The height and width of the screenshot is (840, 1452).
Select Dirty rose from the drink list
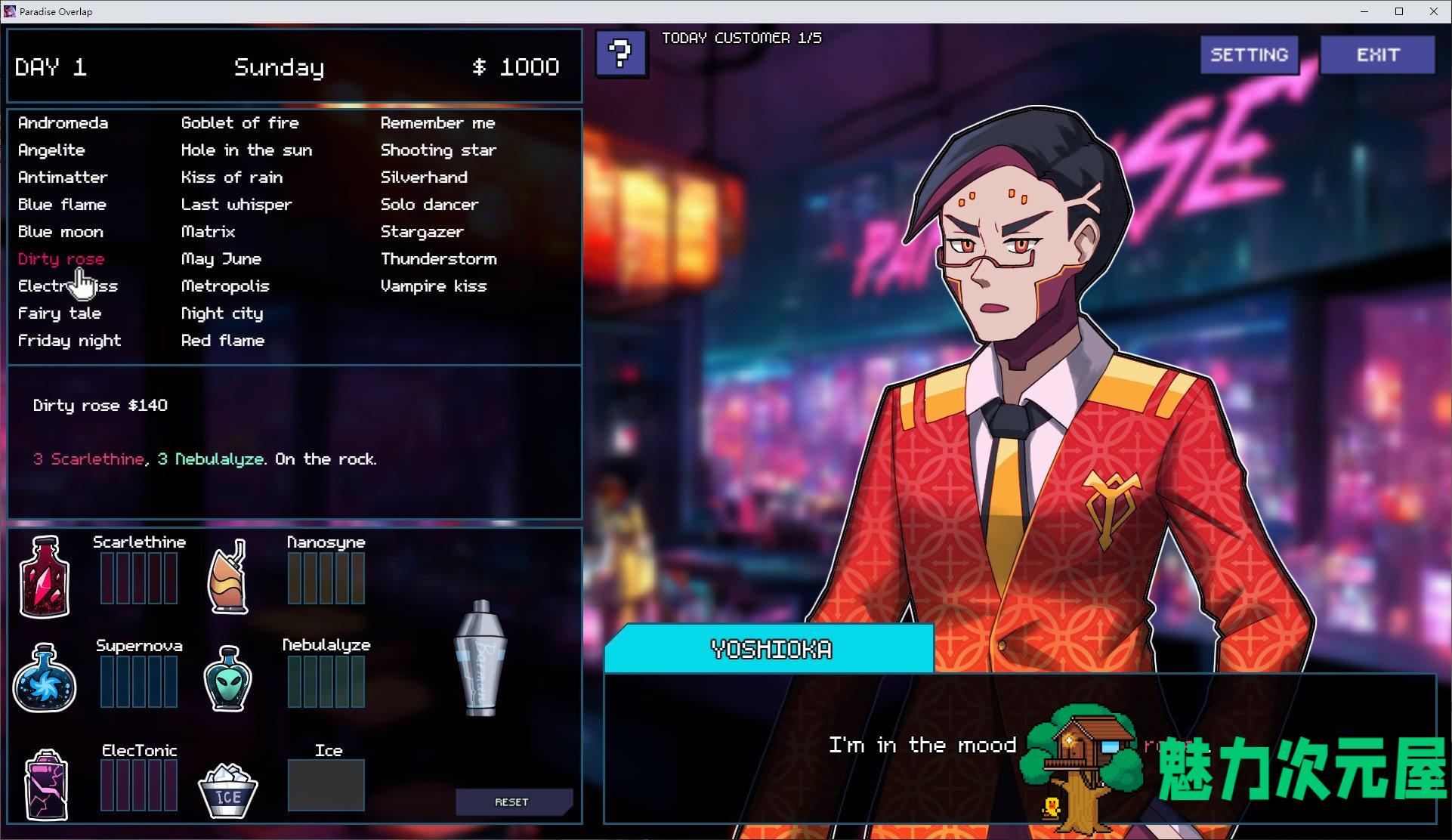[60, 259]
